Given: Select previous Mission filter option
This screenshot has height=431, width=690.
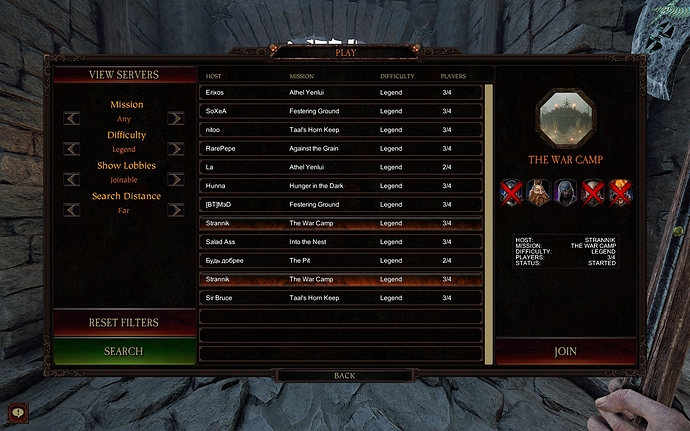Looking at the screenshot, I should pyautogui.click(x=72, y=118).
